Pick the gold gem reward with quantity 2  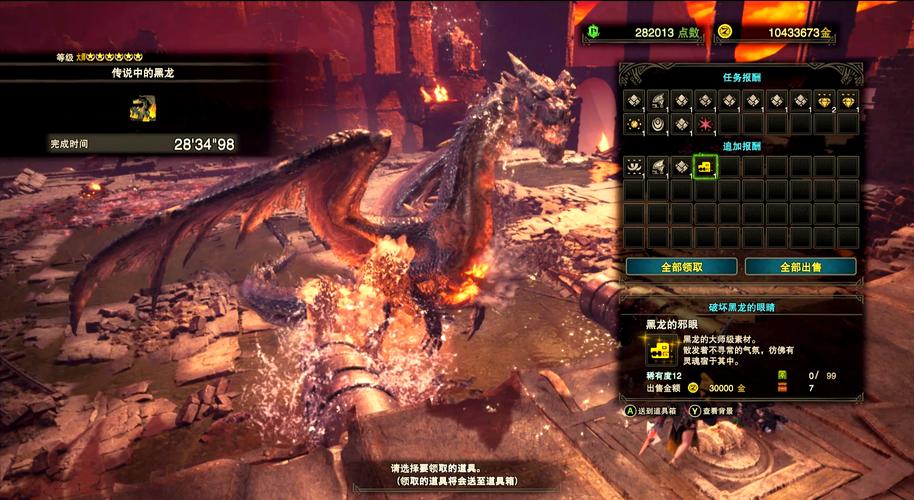pos(824,100)
